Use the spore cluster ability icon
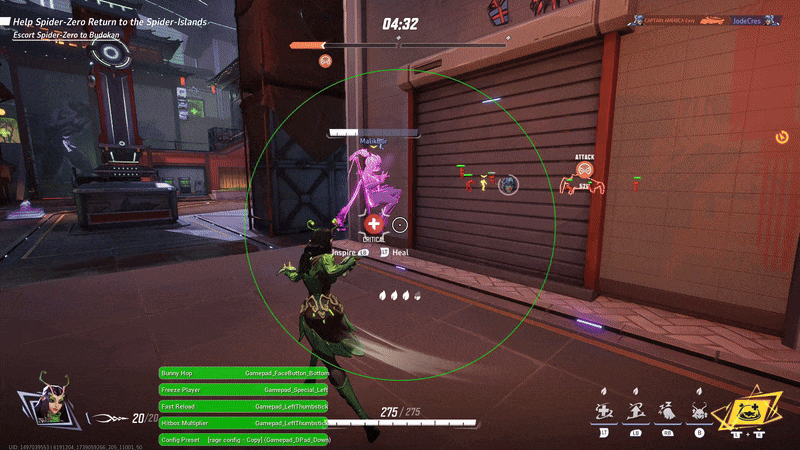Viewport: 800px width, 450px height. 667,410
